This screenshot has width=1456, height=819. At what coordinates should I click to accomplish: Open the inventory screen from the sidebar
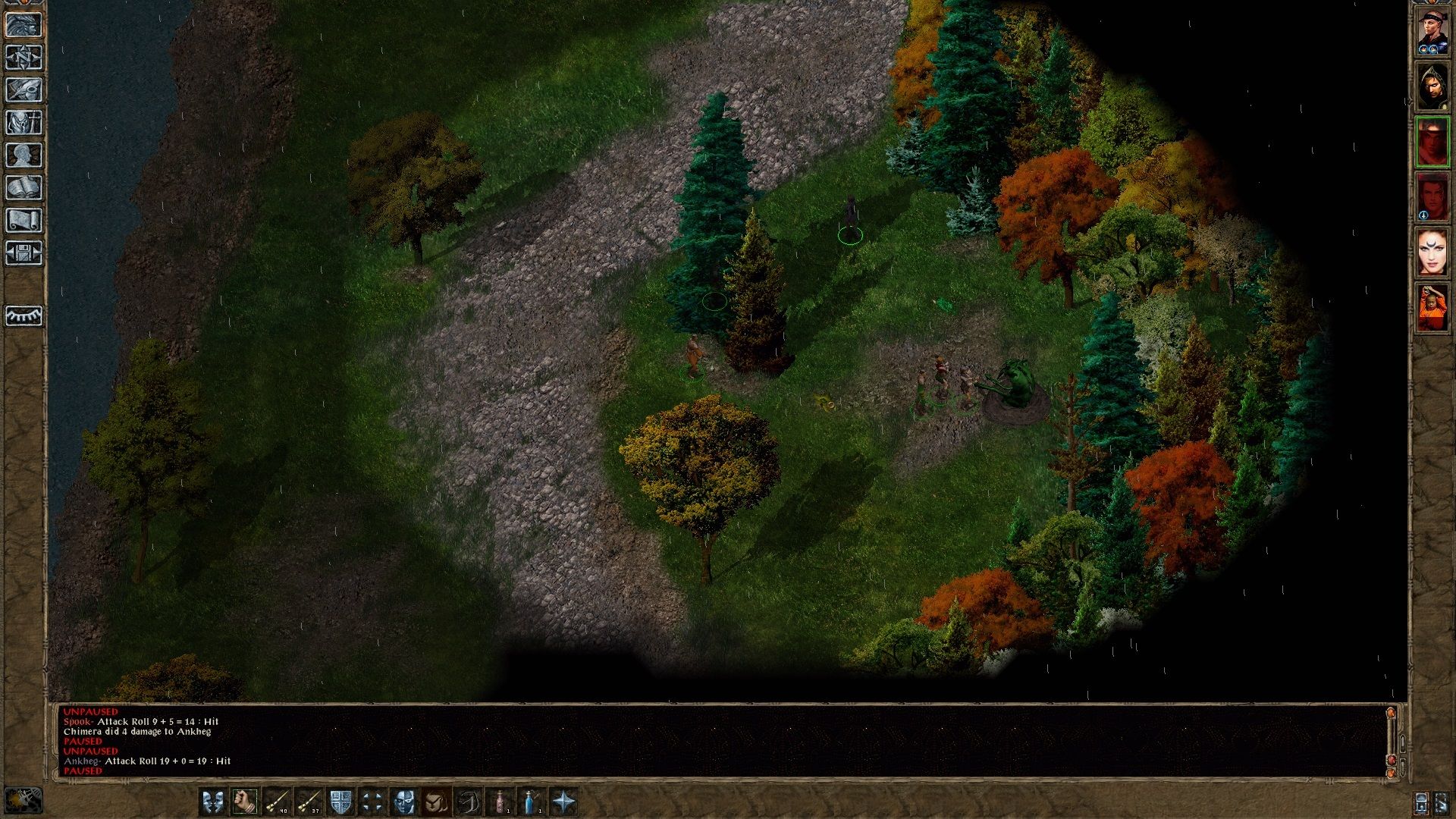[x=24, y=123]
